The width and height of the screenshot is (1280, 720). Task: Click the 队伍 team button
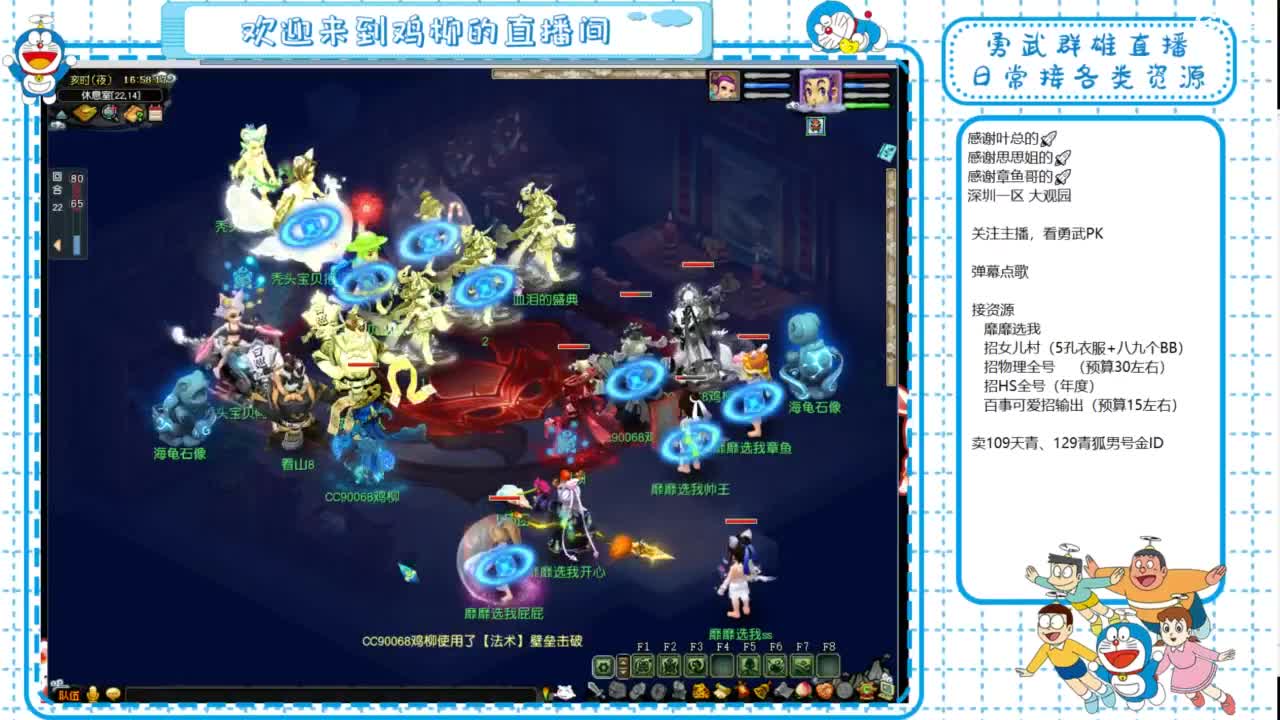(69, 694)
